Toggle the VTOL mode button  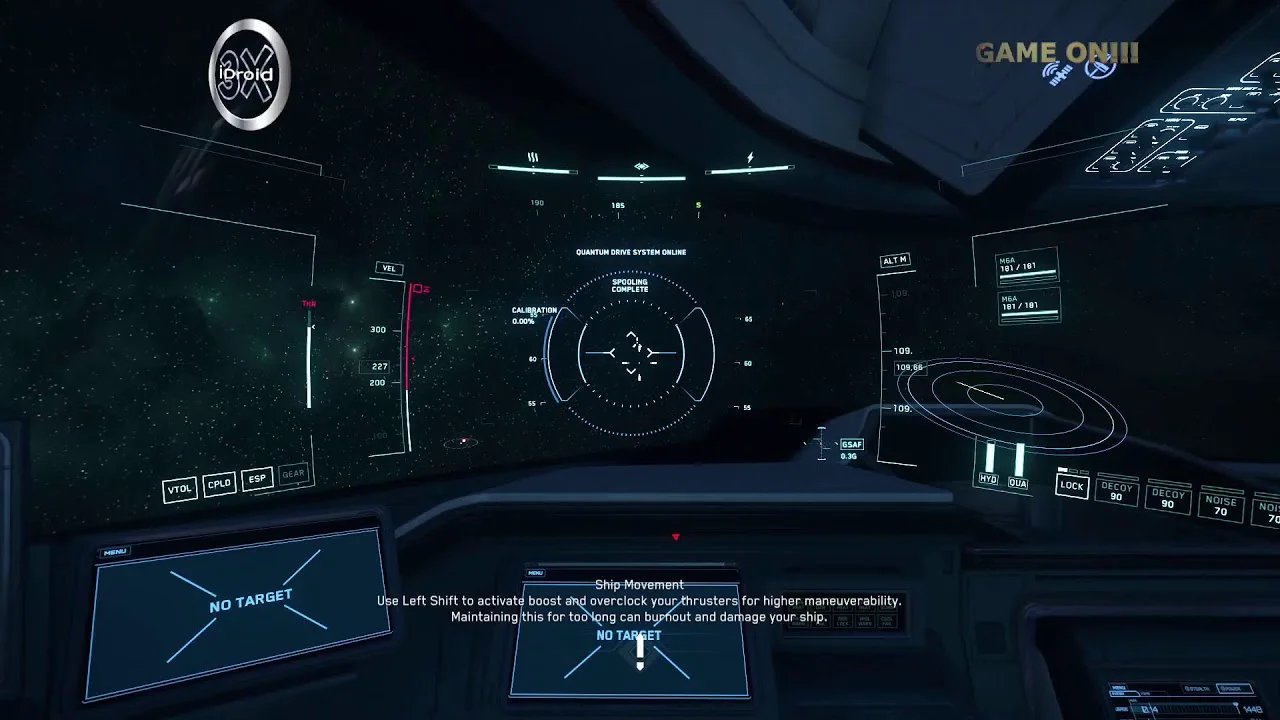point(180,489)
